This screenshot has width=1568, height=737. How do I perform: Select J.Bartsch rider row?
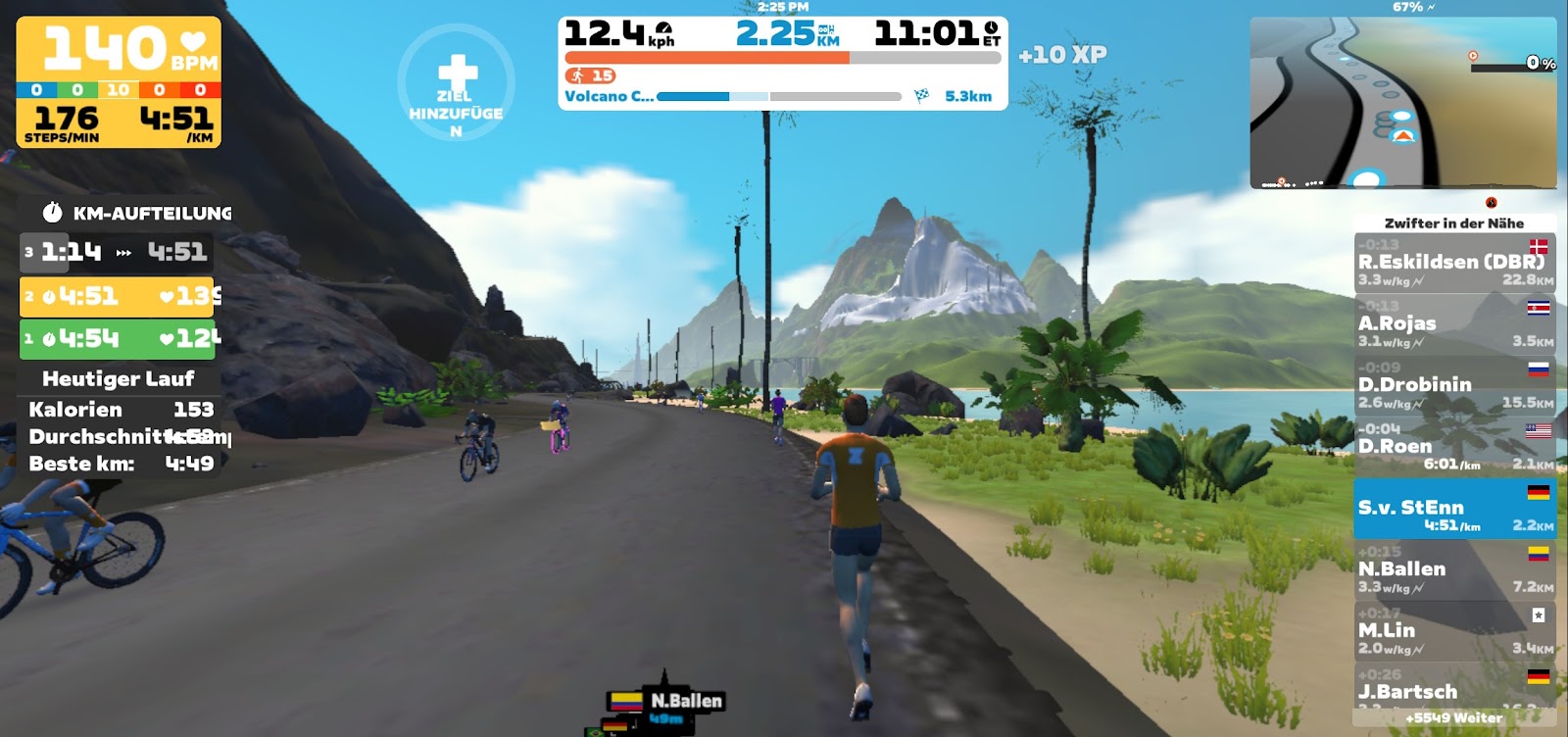(1454, 688)
